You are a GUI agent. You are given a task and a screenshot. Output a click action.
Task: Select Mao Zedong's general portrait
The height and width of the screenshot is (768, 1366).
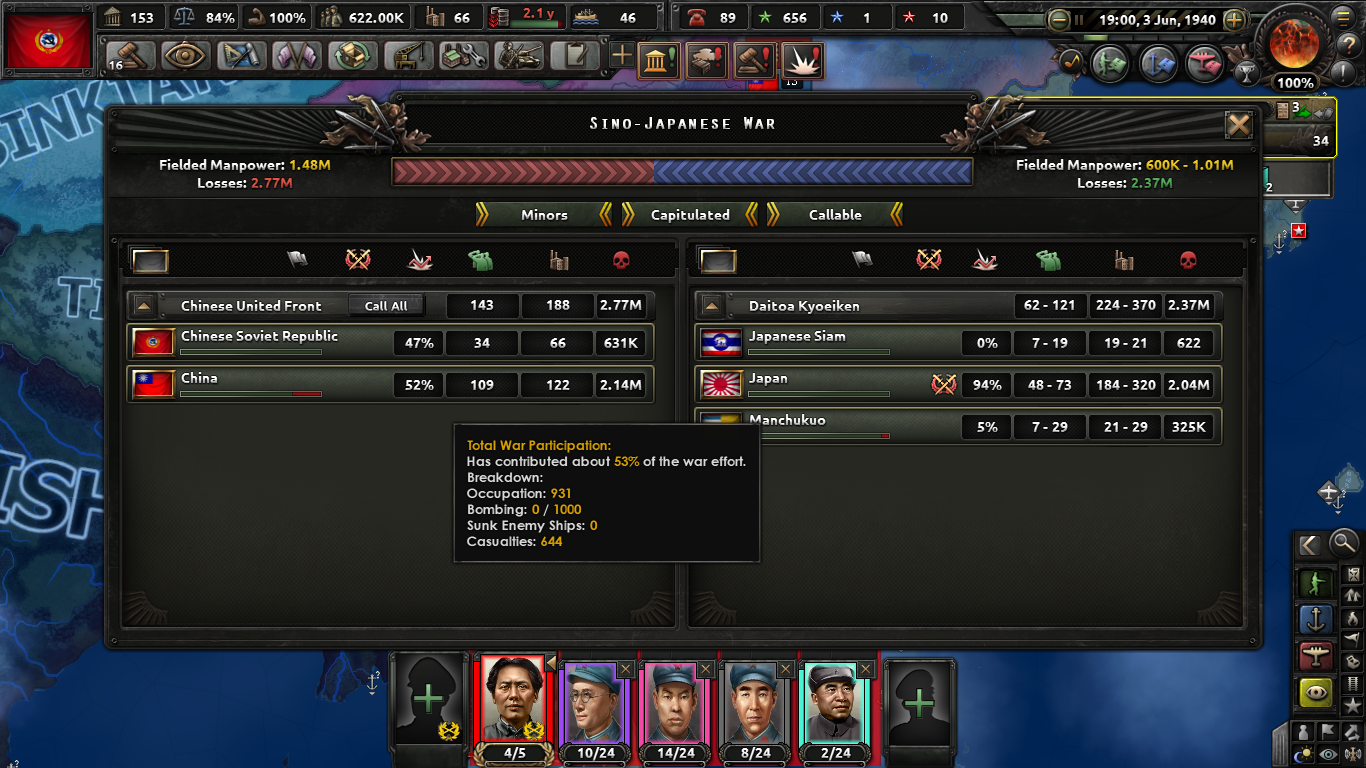coord(513,700)
